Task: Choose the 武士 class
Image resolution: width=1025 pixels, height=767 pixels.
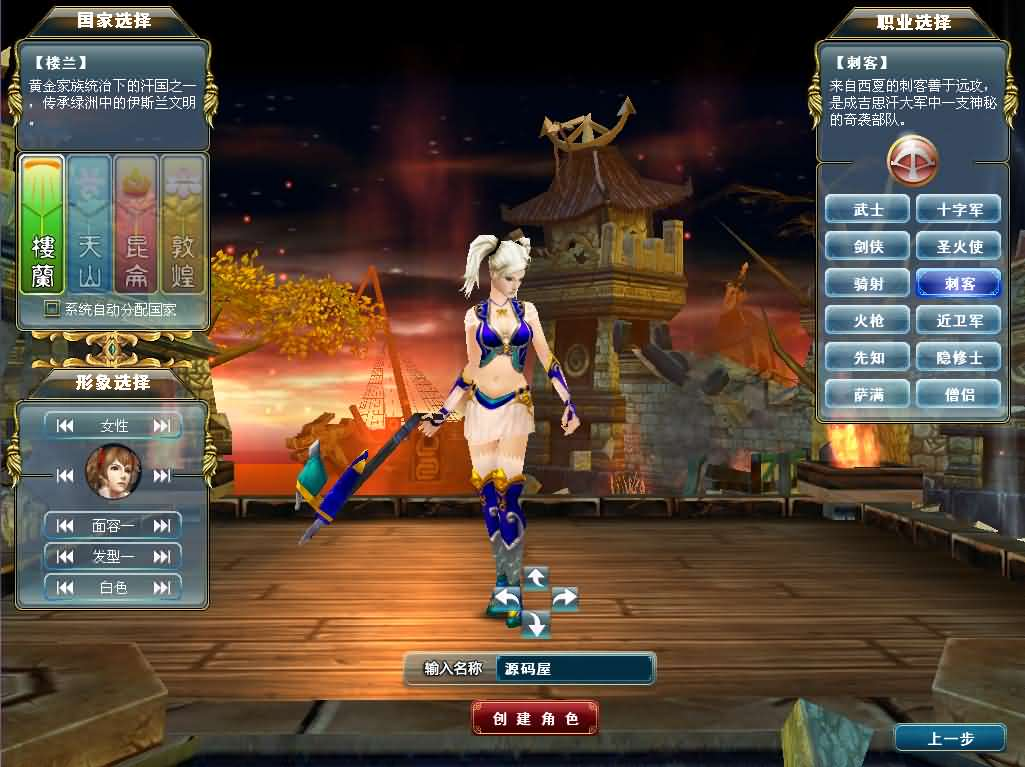Action: click(x=868, y=209)
